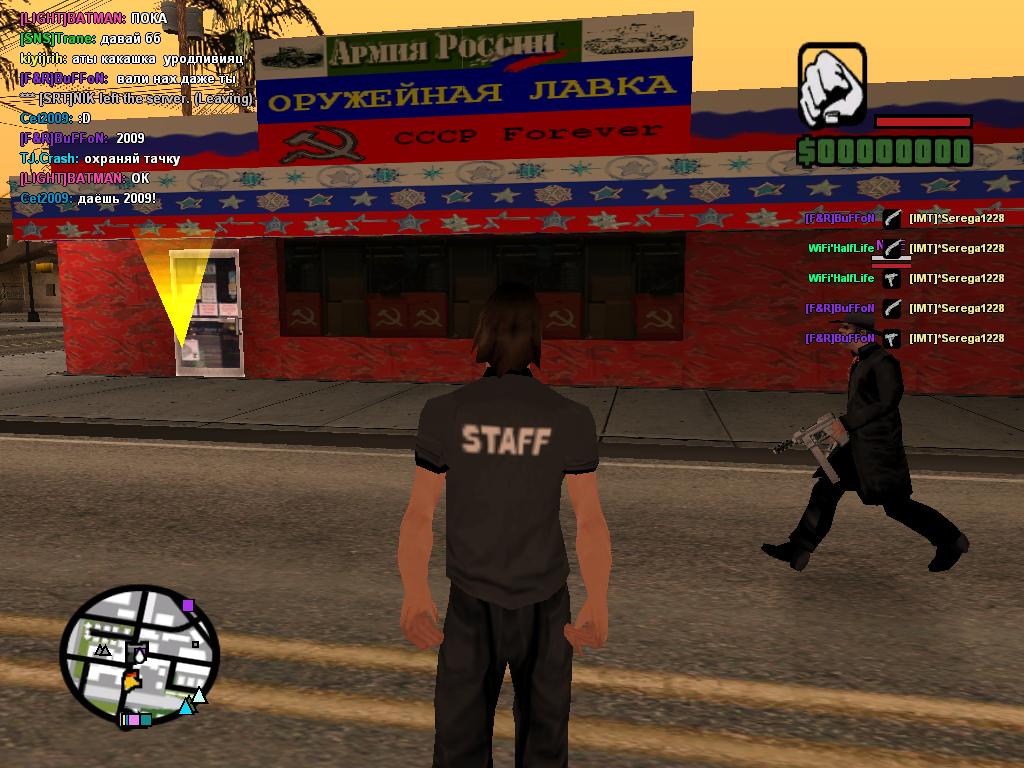
Task: Select the server leave notice for [SRT]NIK
Action: (137, 98)
